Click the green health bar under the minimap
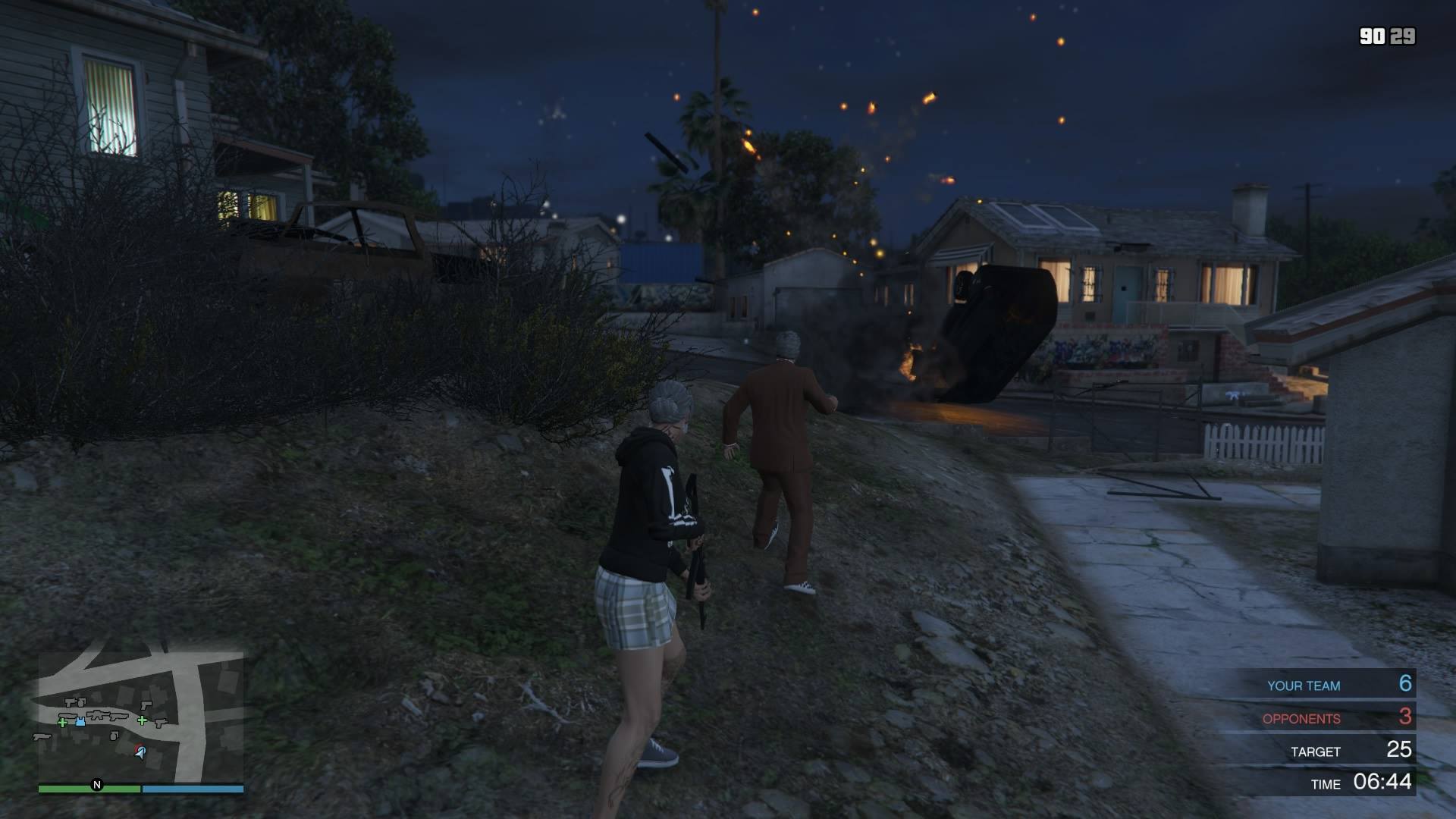Viewport: 1456px width, 819px height. tap(90, 789)
